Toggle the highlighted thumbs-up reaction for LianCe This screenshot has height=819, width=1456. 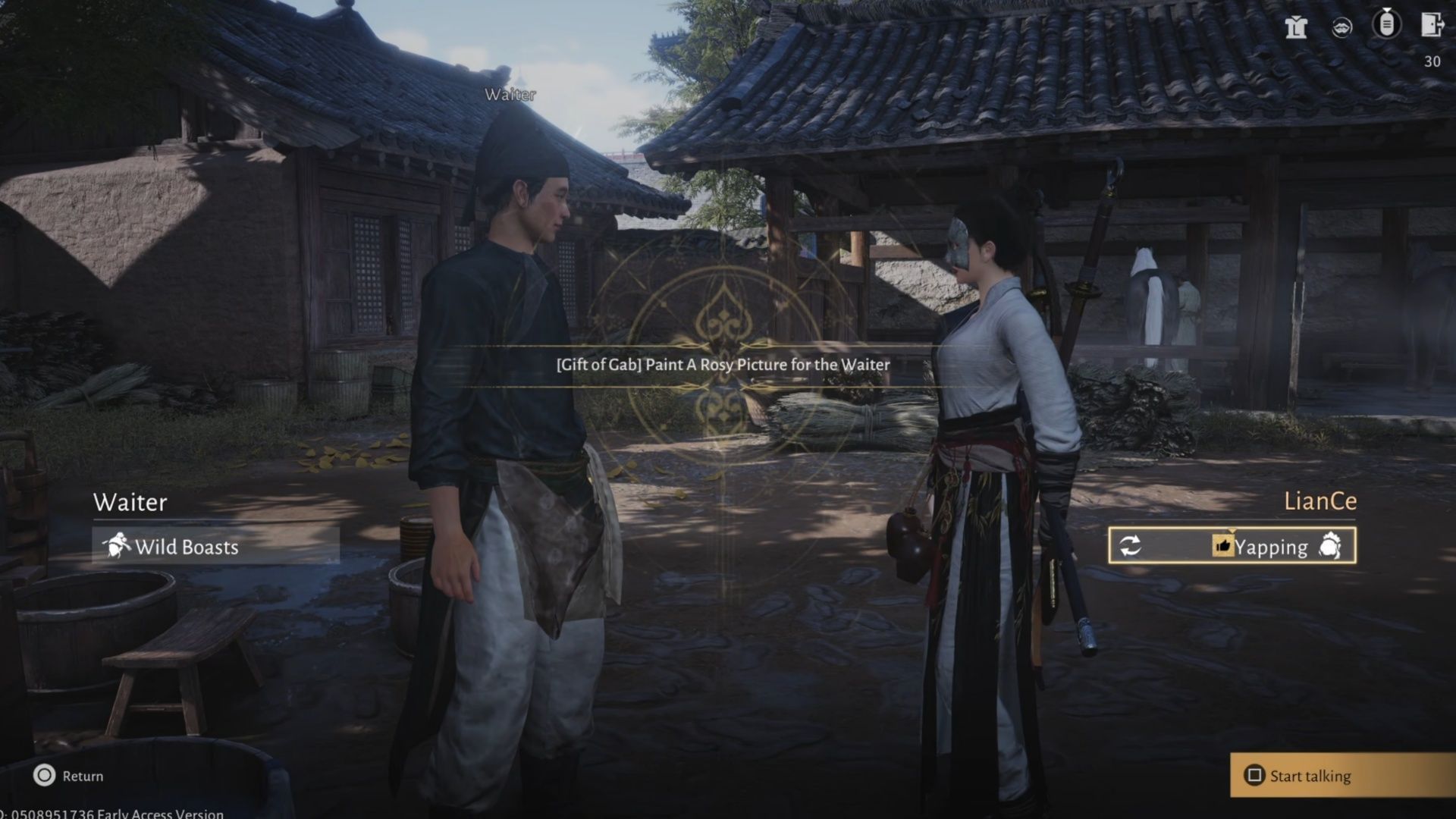[x=1225, y=546]
